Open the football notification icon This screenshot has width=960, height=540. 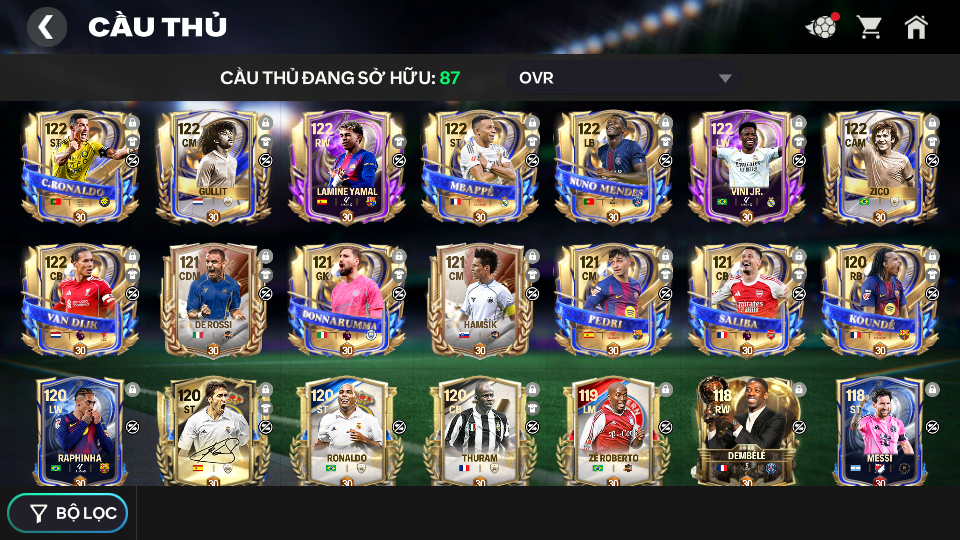[821, 27]
